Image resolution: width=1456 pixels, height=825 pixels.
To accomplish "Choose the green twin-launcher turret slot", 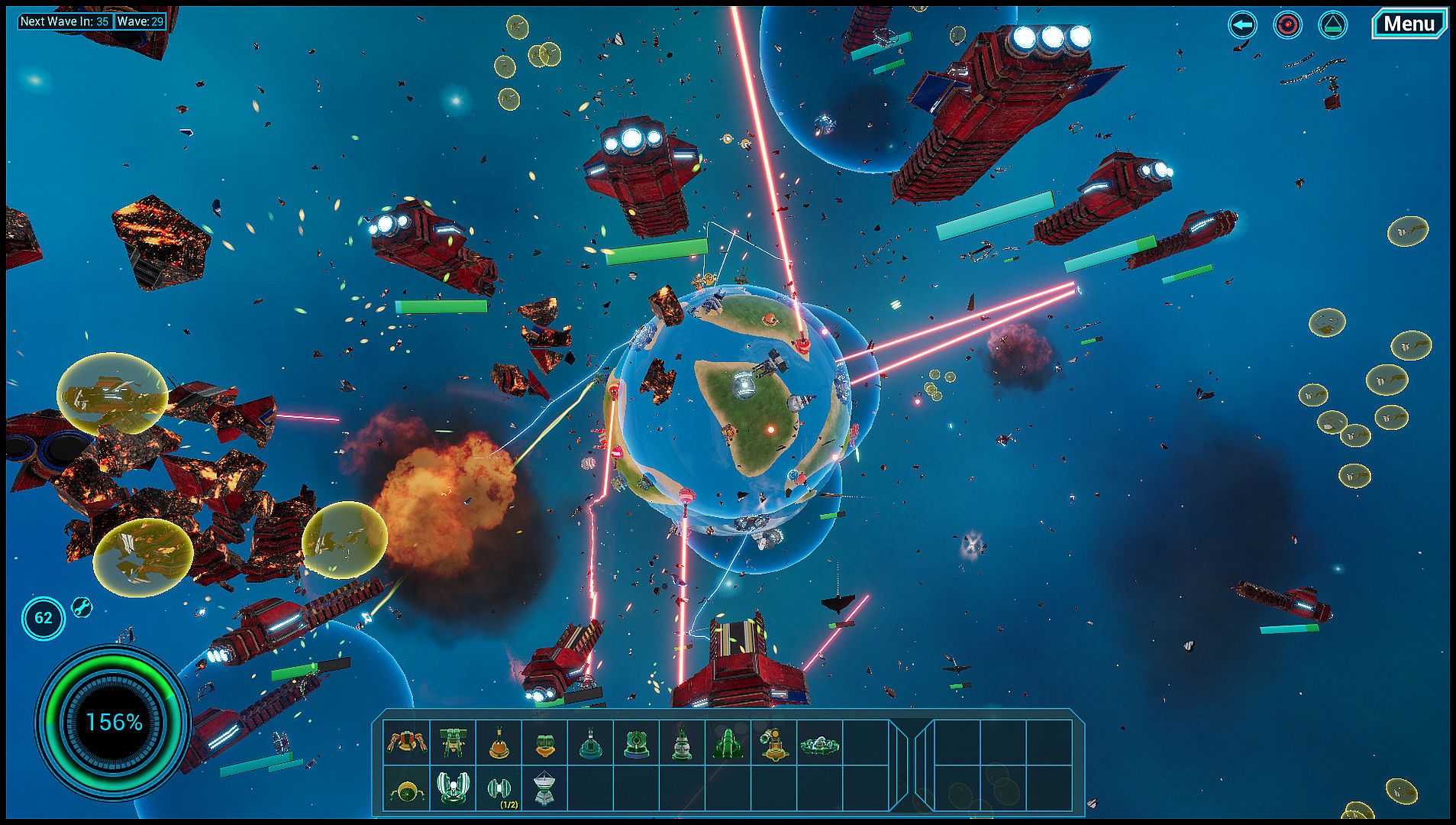I will click(452, 742).
